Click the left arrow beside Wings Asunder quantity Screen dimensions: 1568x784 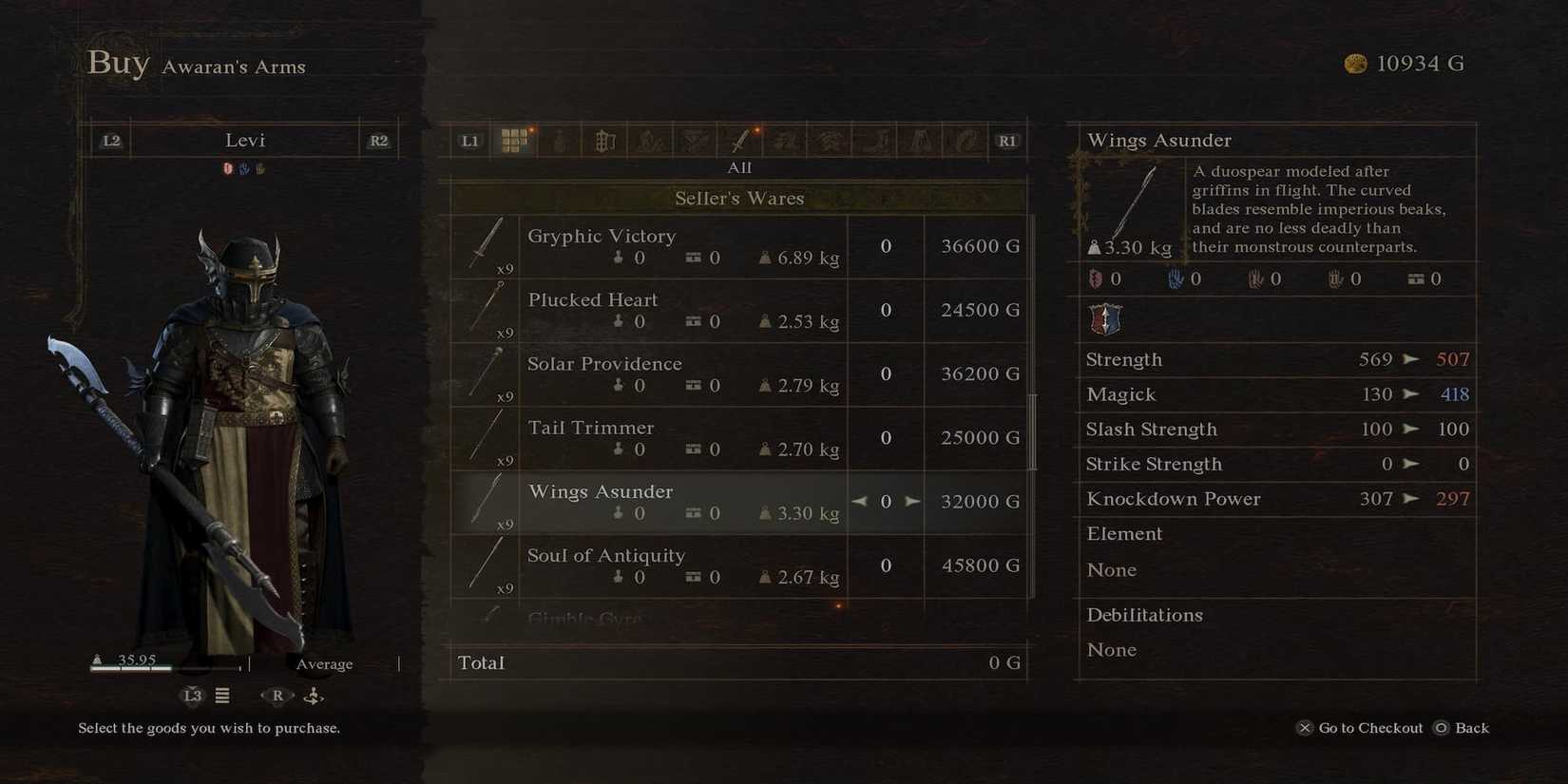[859, 501]
